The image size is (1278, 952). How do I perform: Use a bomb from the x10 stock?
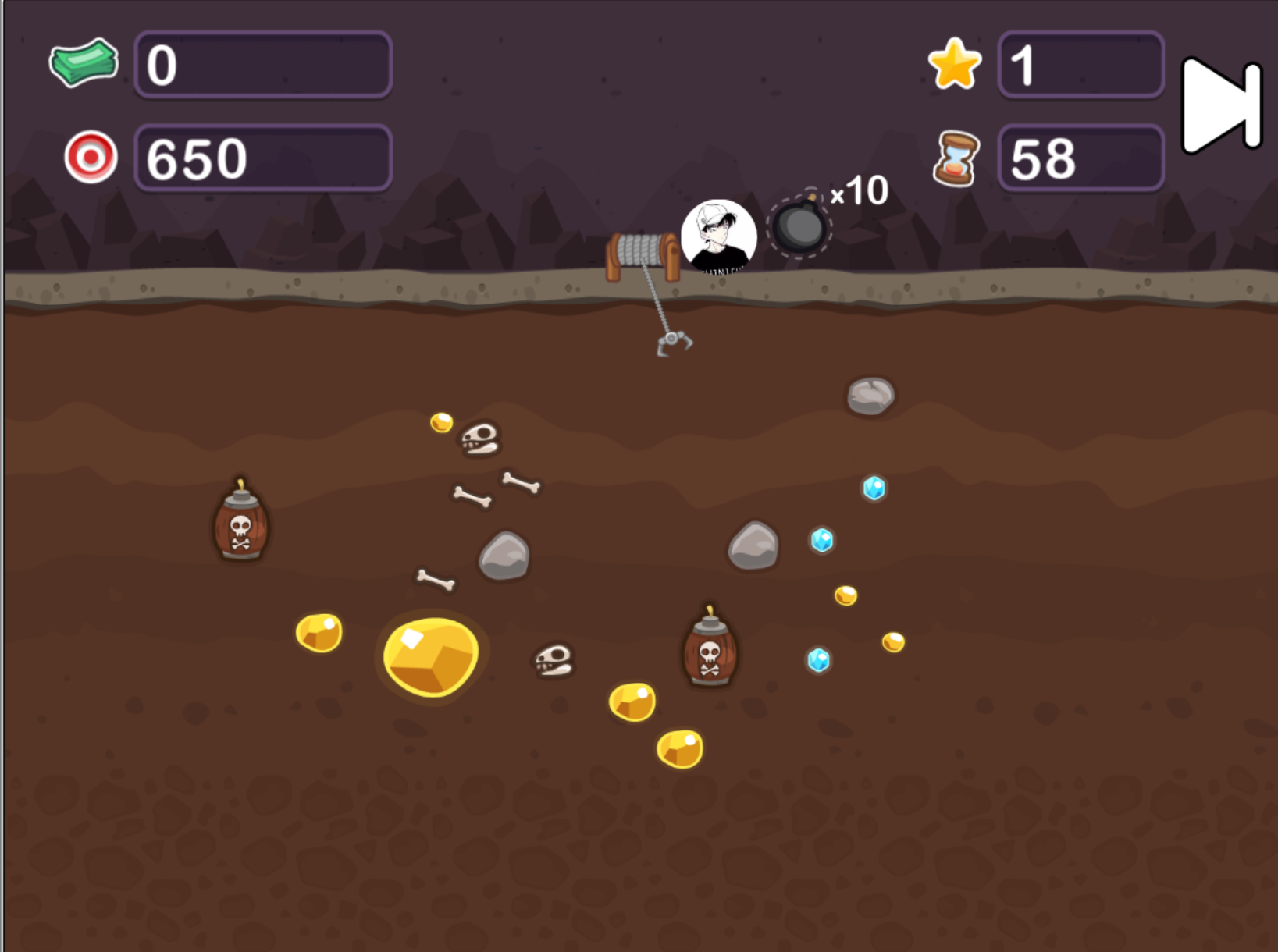coord(799,226)
